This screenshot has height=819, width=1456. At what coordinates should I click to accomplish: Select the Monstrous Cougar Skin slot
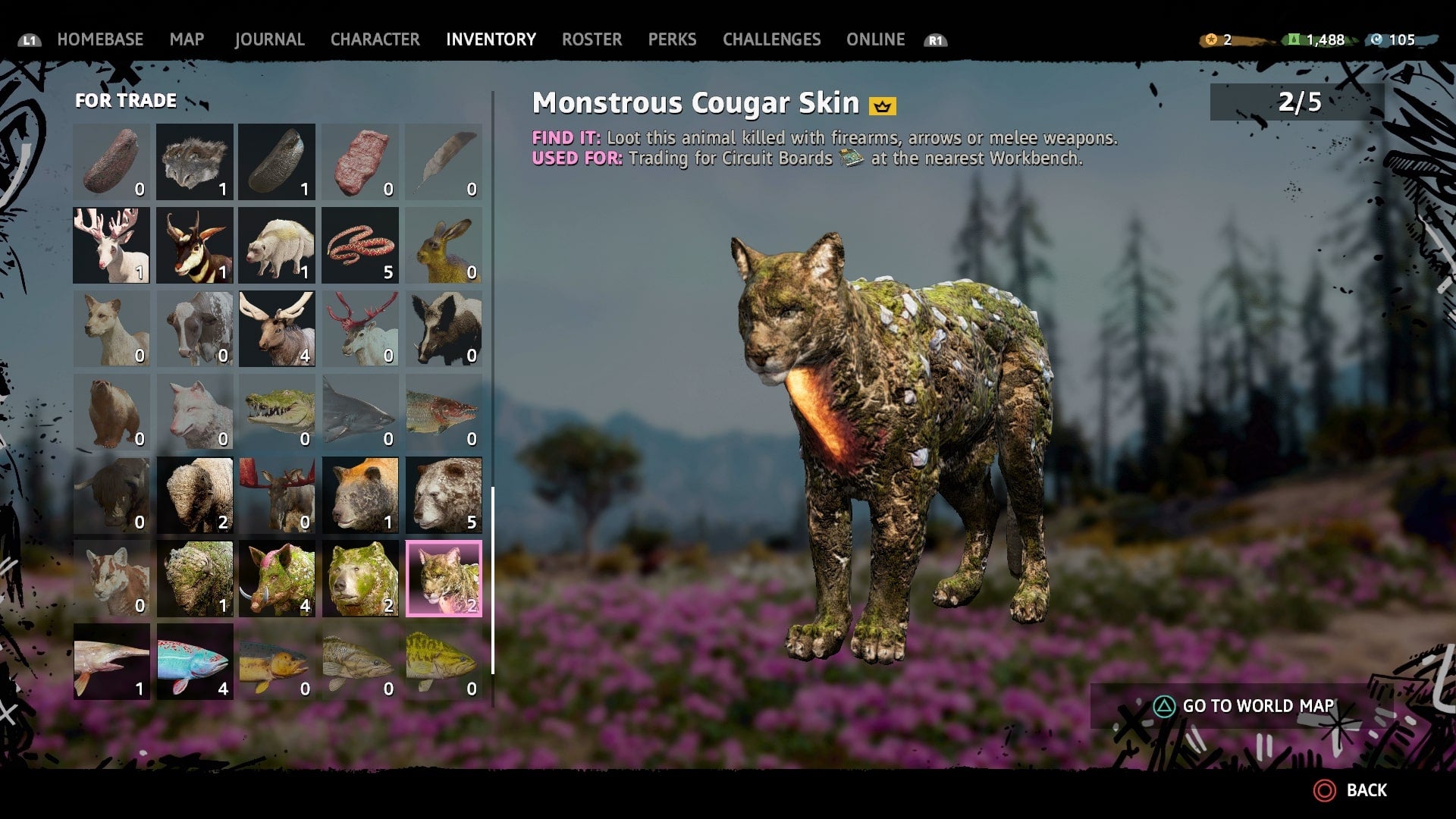coord(444,578)
